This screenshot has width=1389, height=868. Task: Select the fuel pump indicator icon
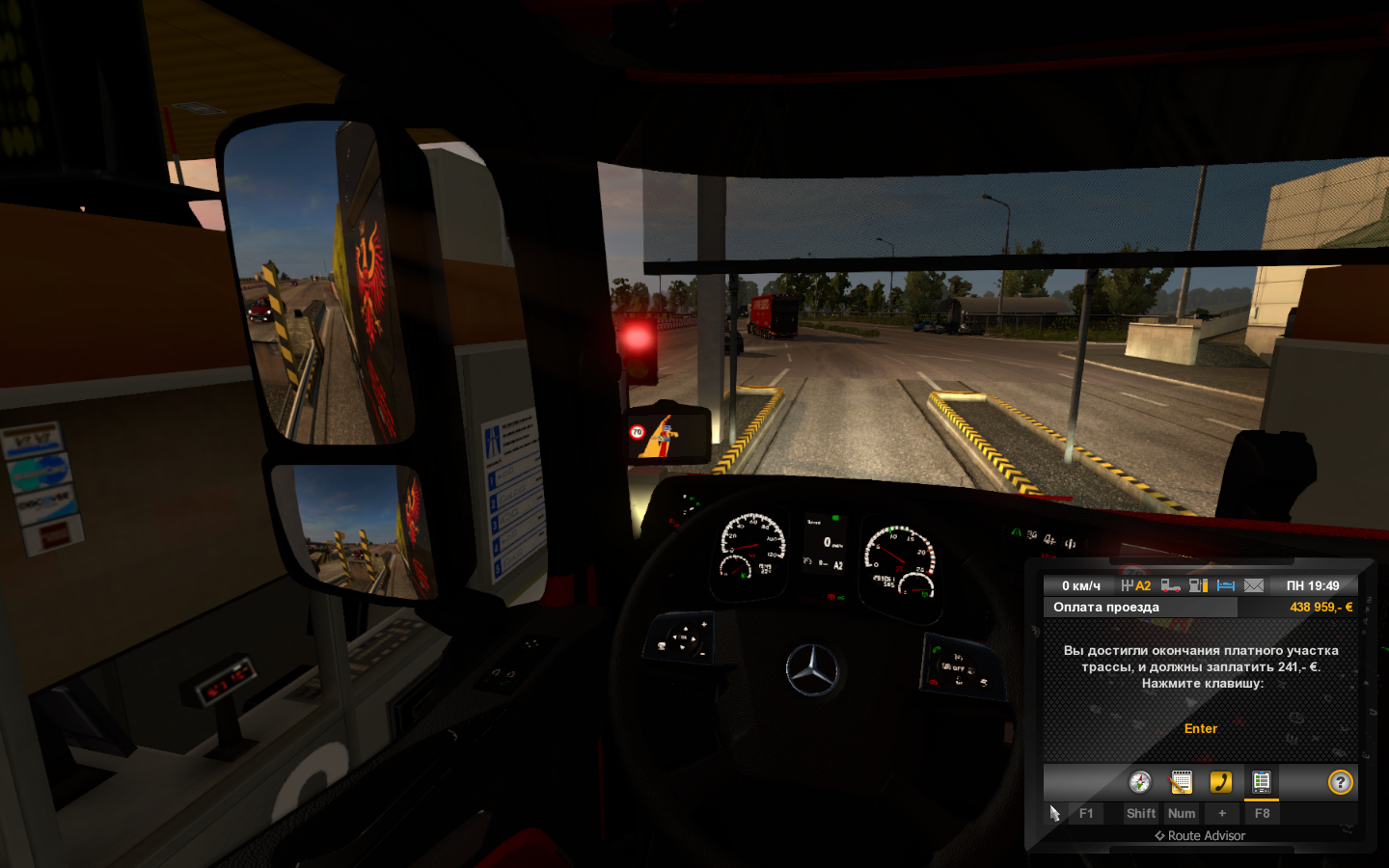[x=1198, y=585]
